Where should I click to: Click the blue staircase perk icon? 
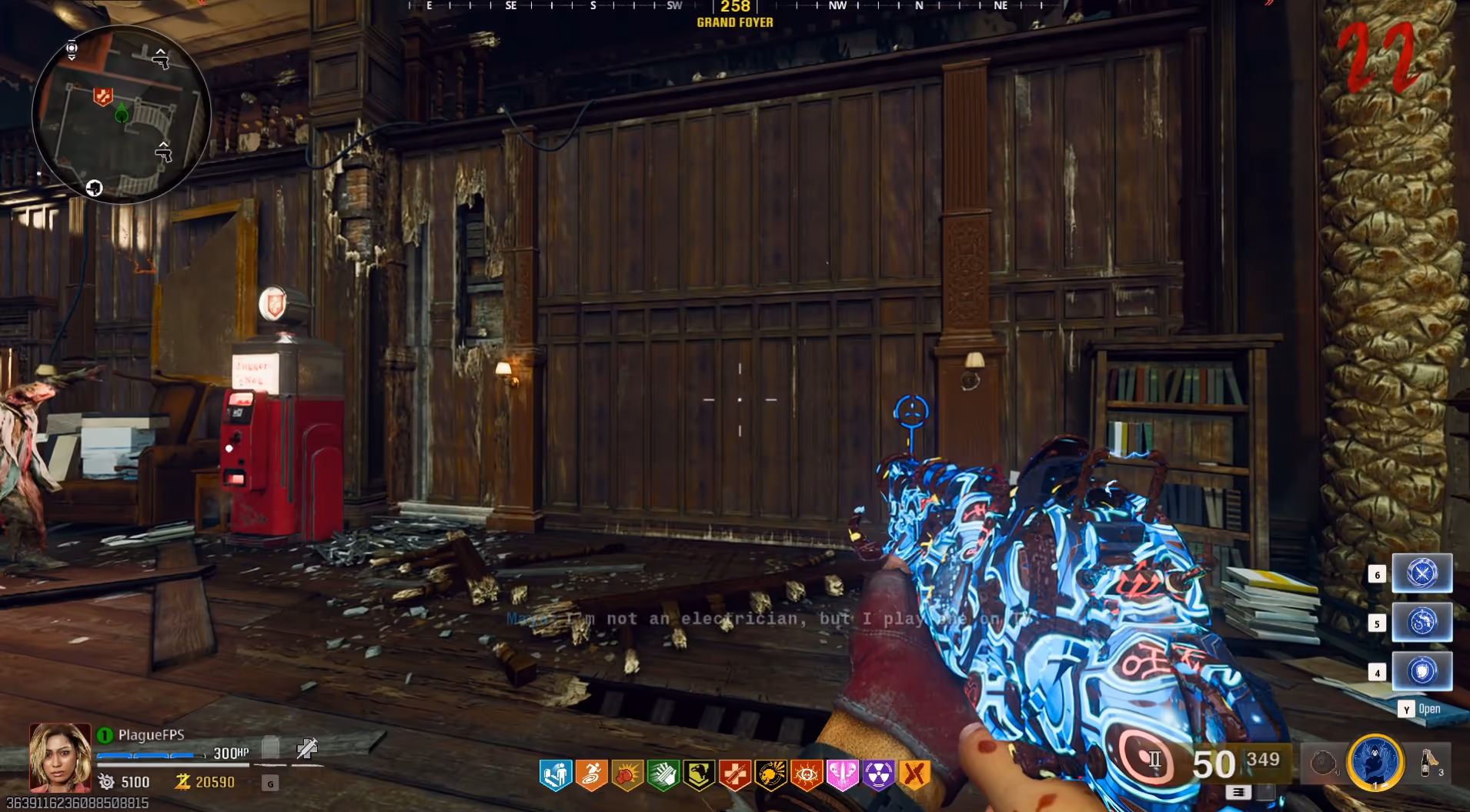point(556,775)
